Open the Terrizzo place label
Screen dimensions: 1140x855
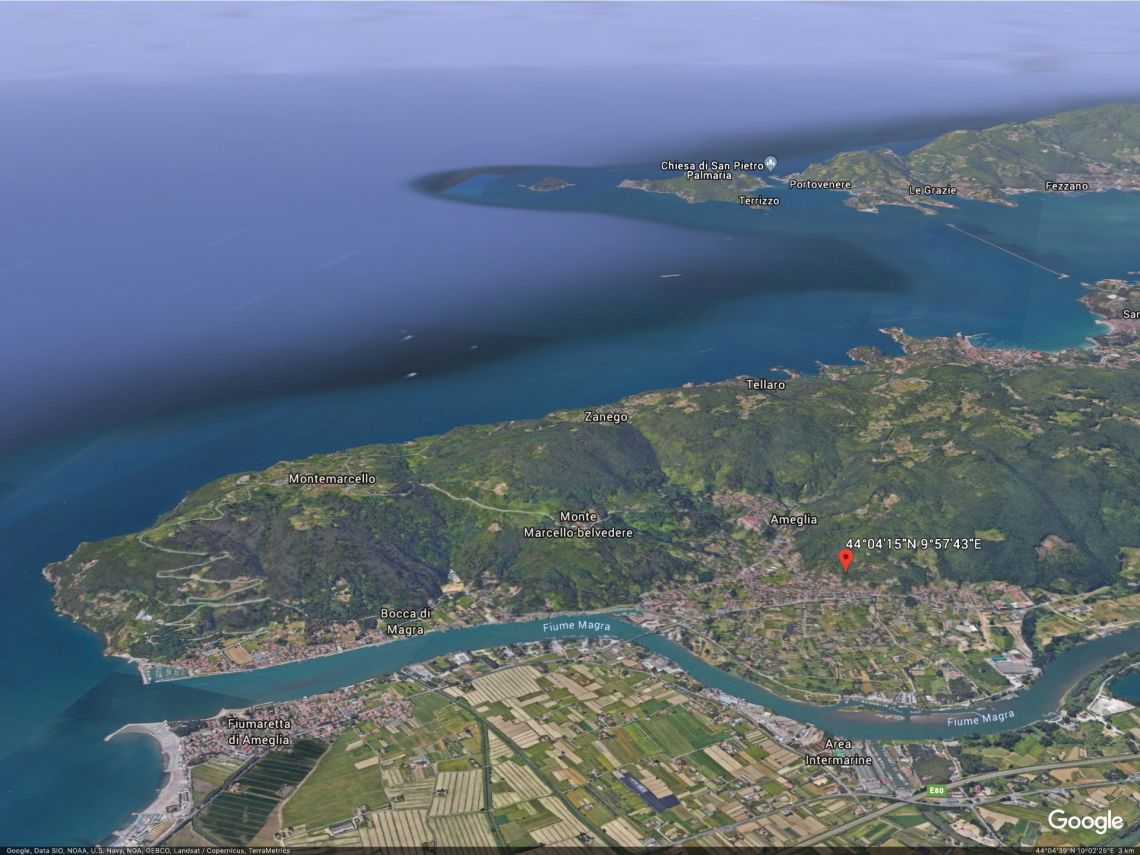pos(759,201)
